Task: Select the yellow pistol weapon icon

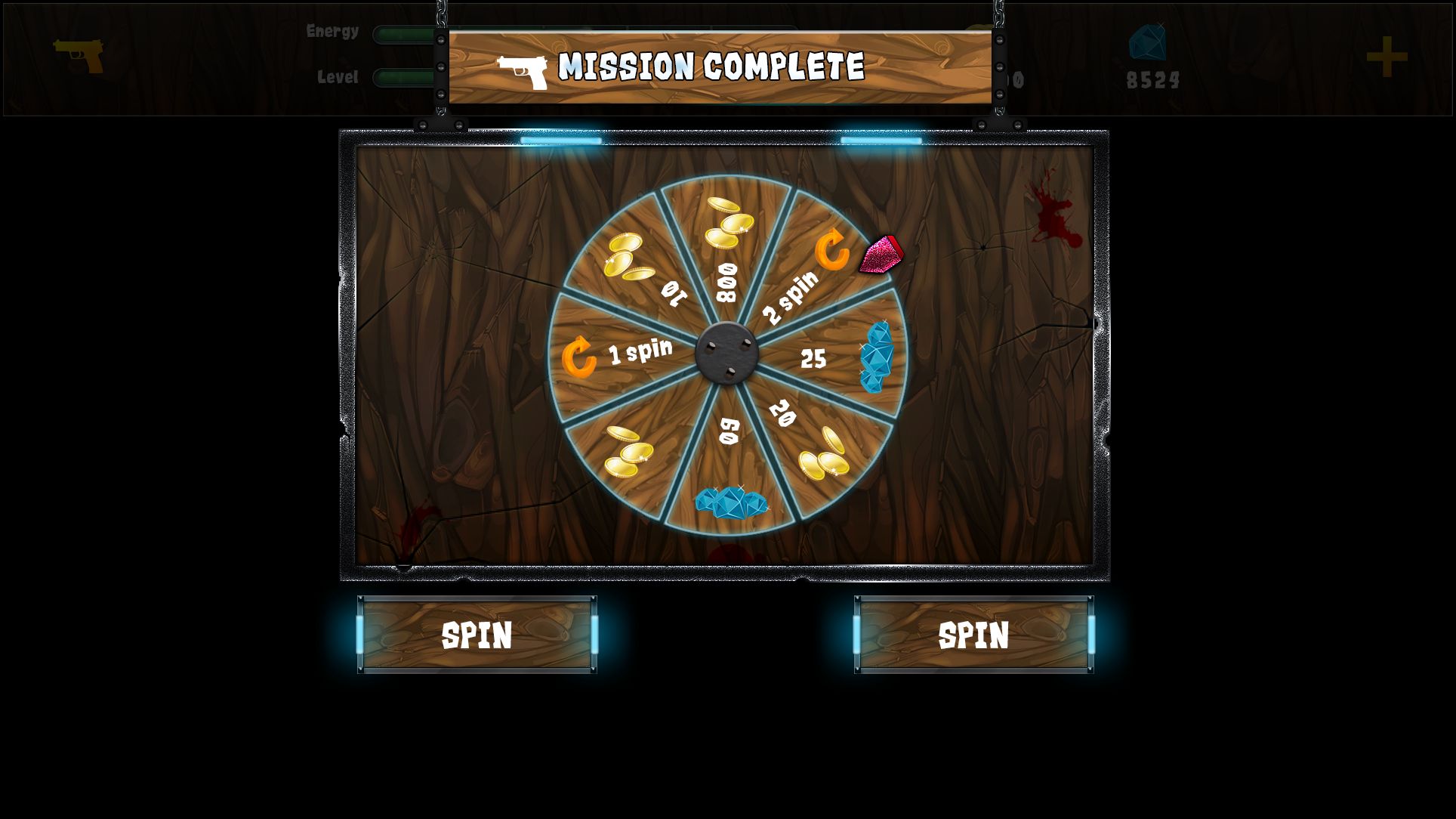Action: 79,55
